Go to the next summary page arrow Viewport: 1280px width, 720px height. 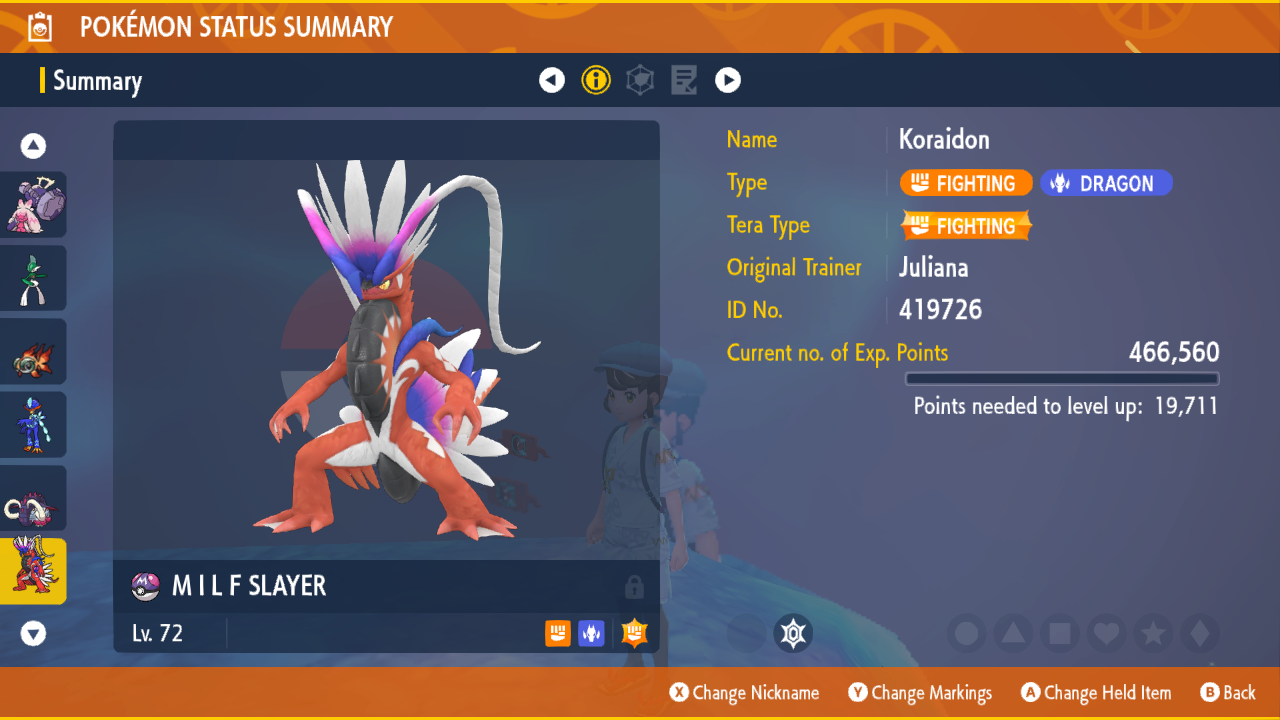point(728,80)
